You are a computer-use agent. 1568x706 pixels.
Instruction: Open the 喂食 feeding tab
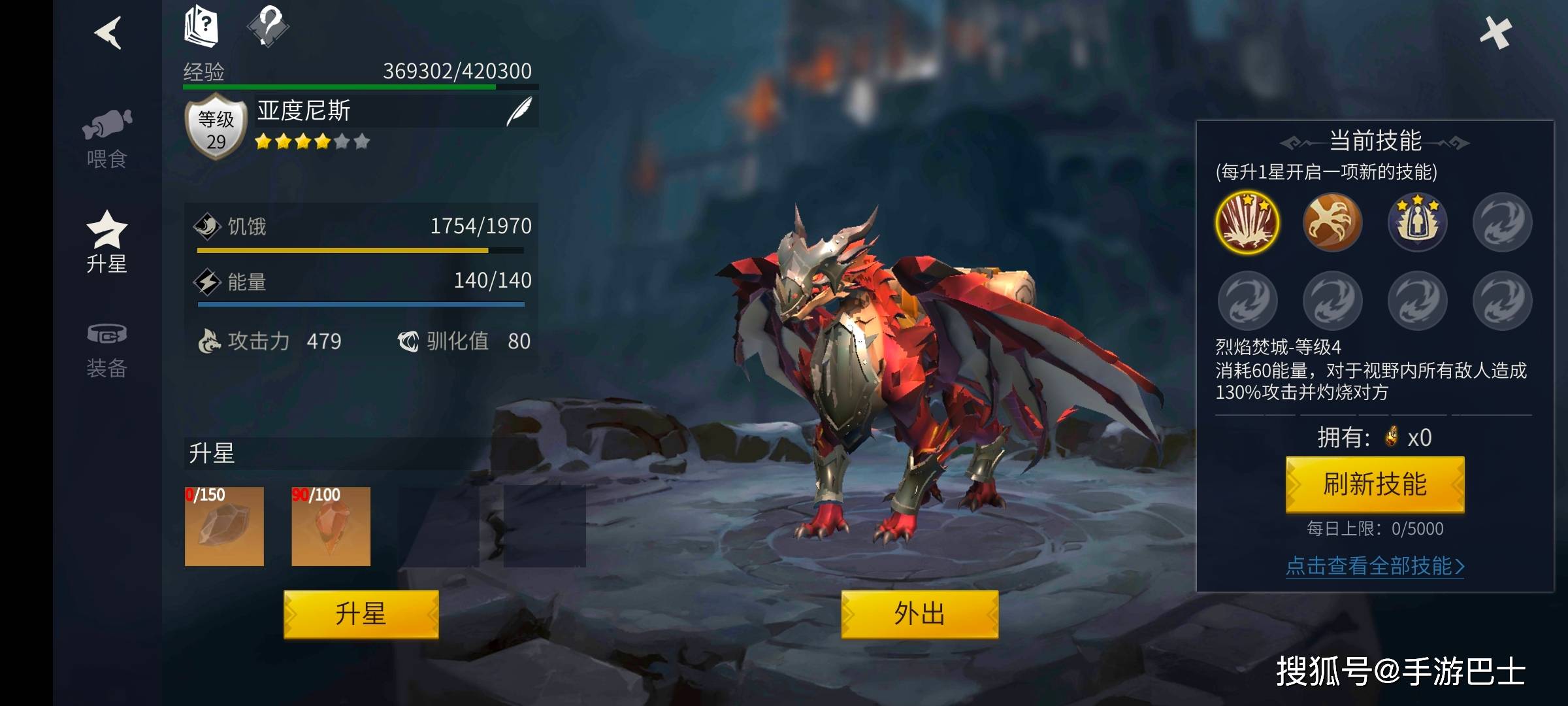106,139
